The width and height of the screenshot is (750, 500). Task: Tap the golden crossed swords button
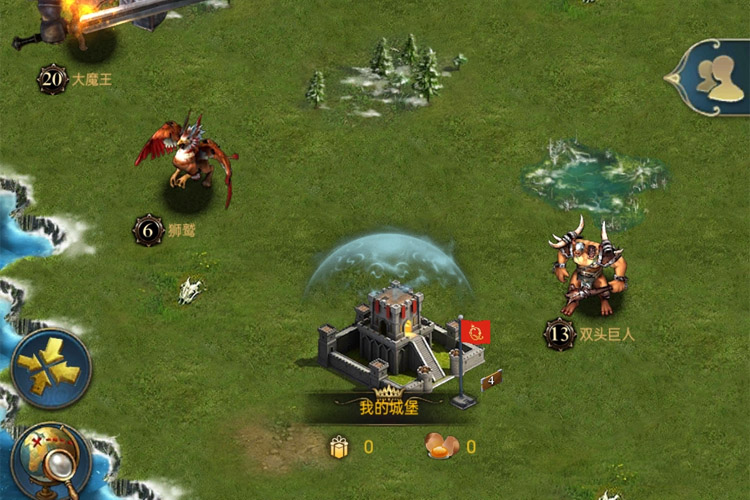[x=50, y=368]
